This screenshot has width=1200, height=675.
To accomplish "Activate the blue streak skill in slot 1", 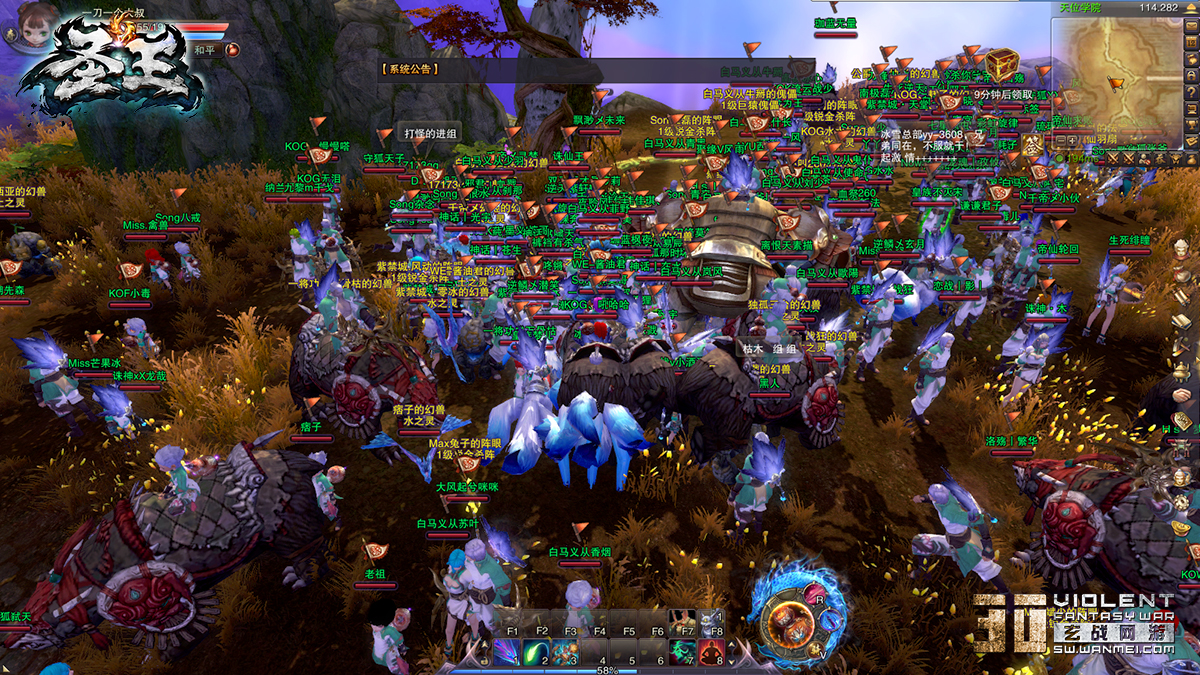I will [x=506, y=651].
